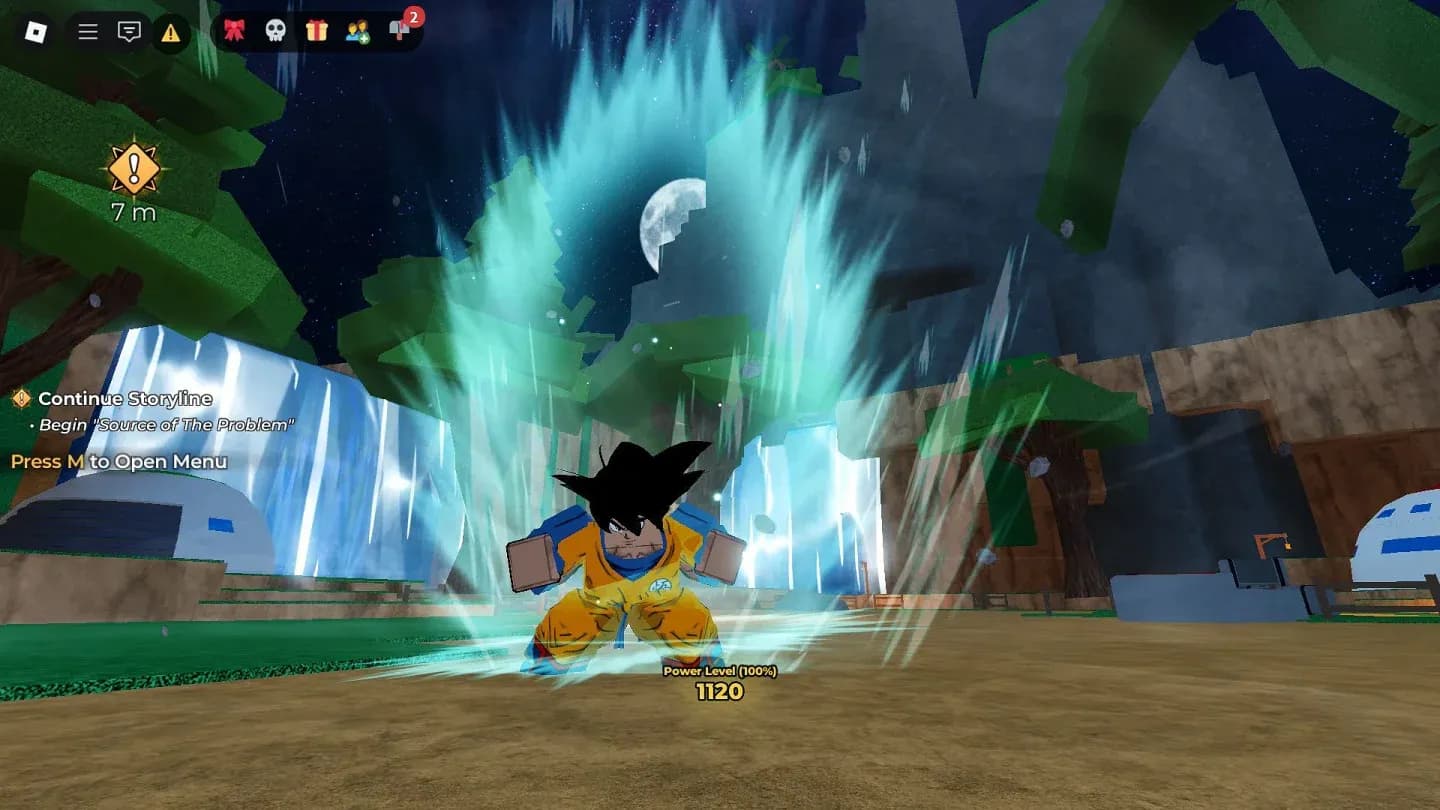The width and height of the screenshot is (1440, 810).
Task: Click the orange quest marker showing 7 m
Action: coord(134,168)
